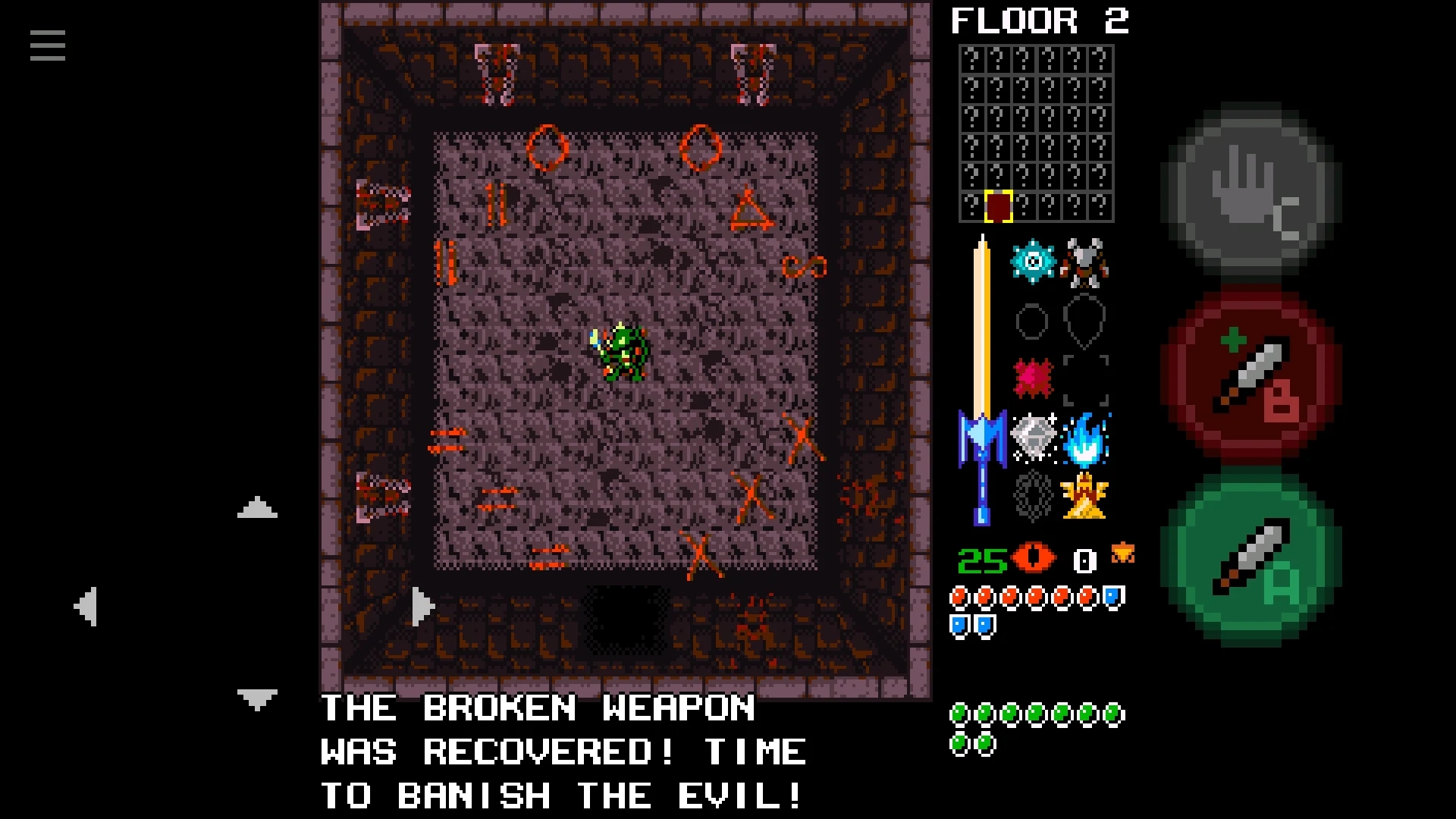
Task: Tap the down arrow on the d-pad
Action: coord(257,699)
